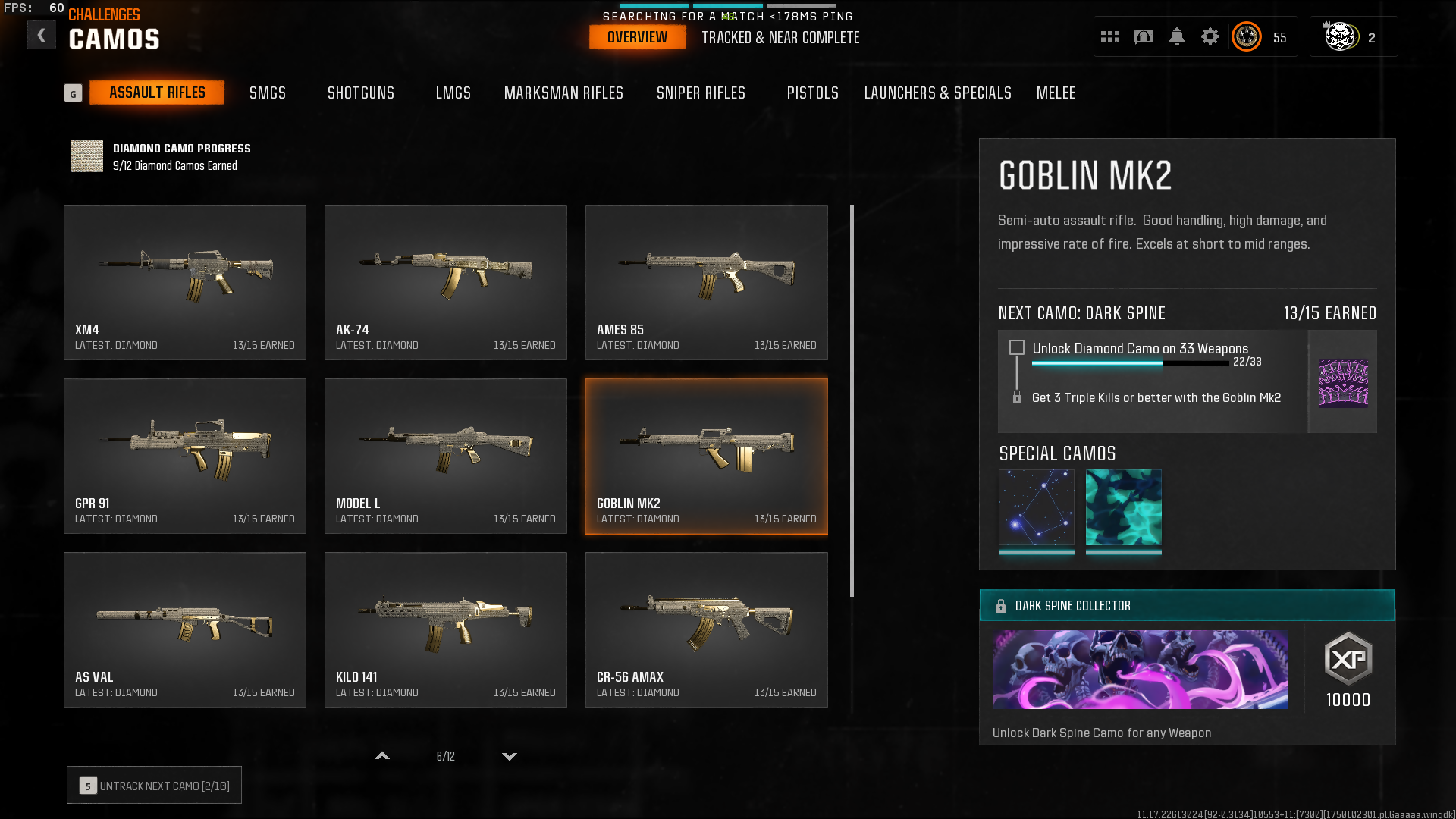The height and width of the screenshot is (819, 1456).
Task: Switch to the Tracked & Near Complete tab
Action: pyautogui.click(x=780, y=37)
